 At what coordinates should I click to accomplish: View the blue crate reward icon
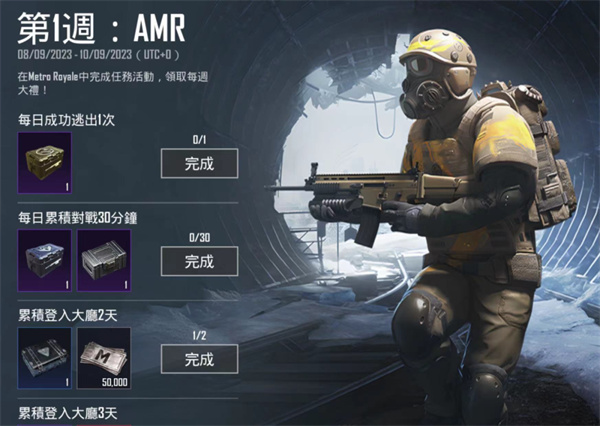[x=44, y=259]
